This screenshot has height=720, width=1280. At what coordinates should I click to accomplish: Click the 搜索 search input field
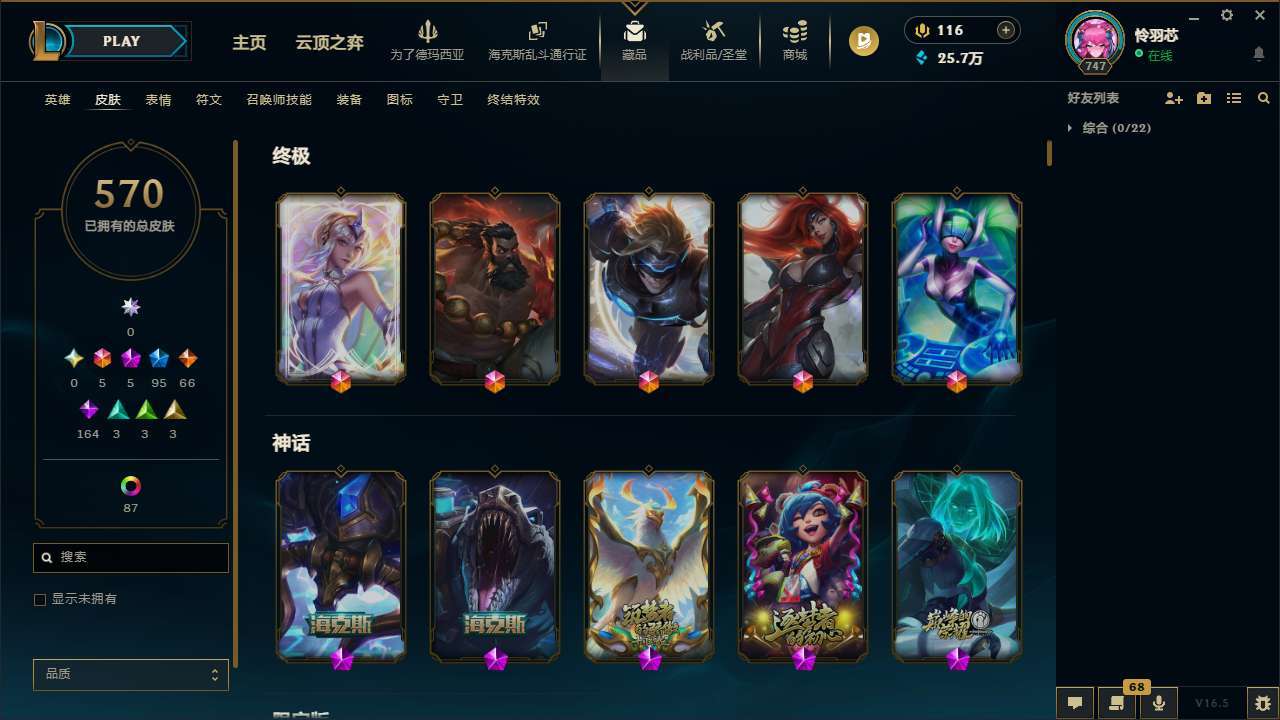[x=130, y=557]
